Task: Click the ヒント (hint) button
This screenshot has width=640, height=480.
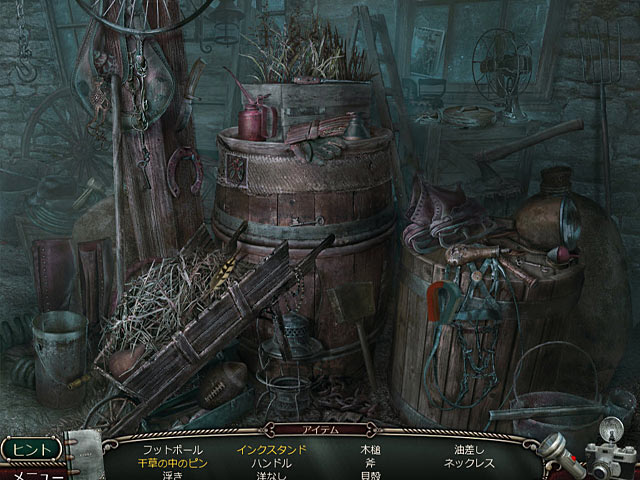Action: pos(32,448)
